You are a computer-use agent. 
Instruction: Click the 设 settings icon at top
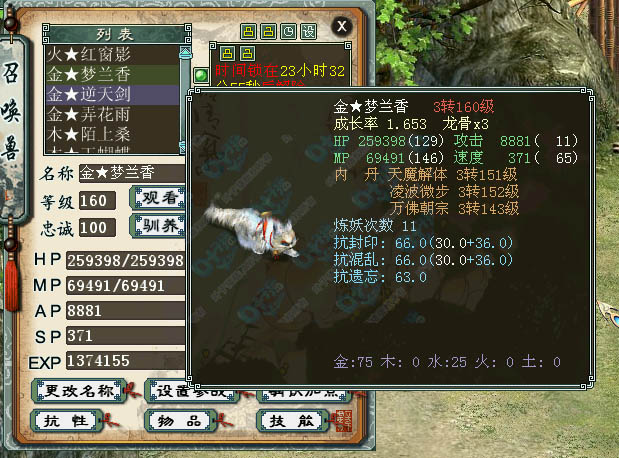click(308, 32)
